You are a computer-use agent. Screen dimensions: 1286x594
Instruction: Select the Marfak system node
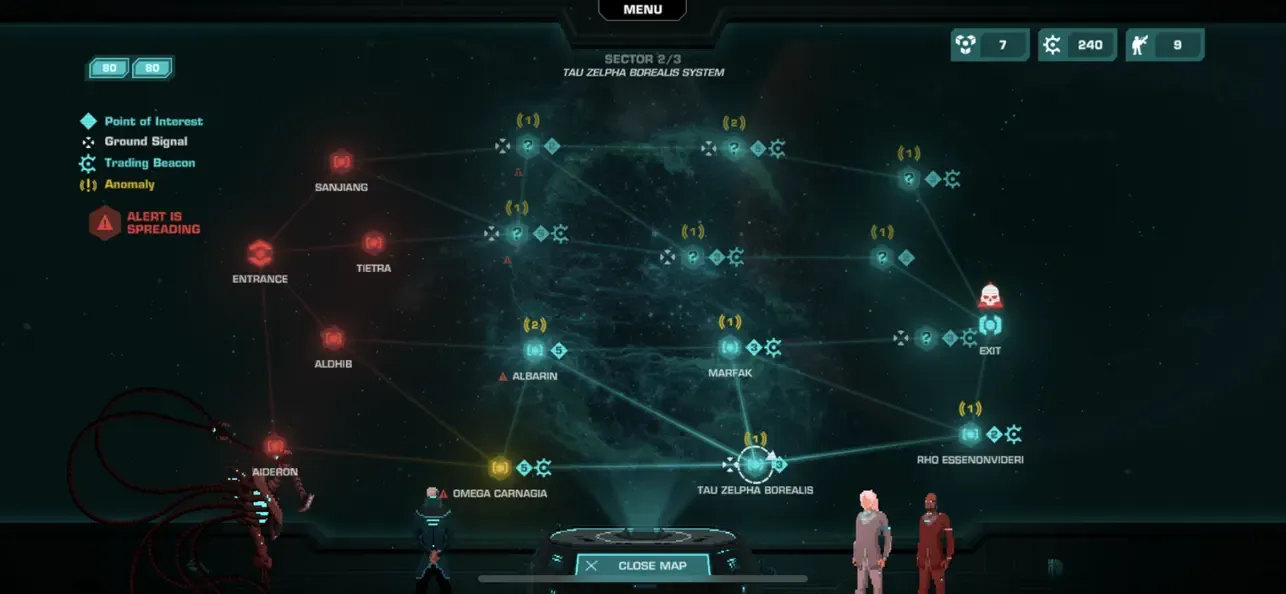730,348
